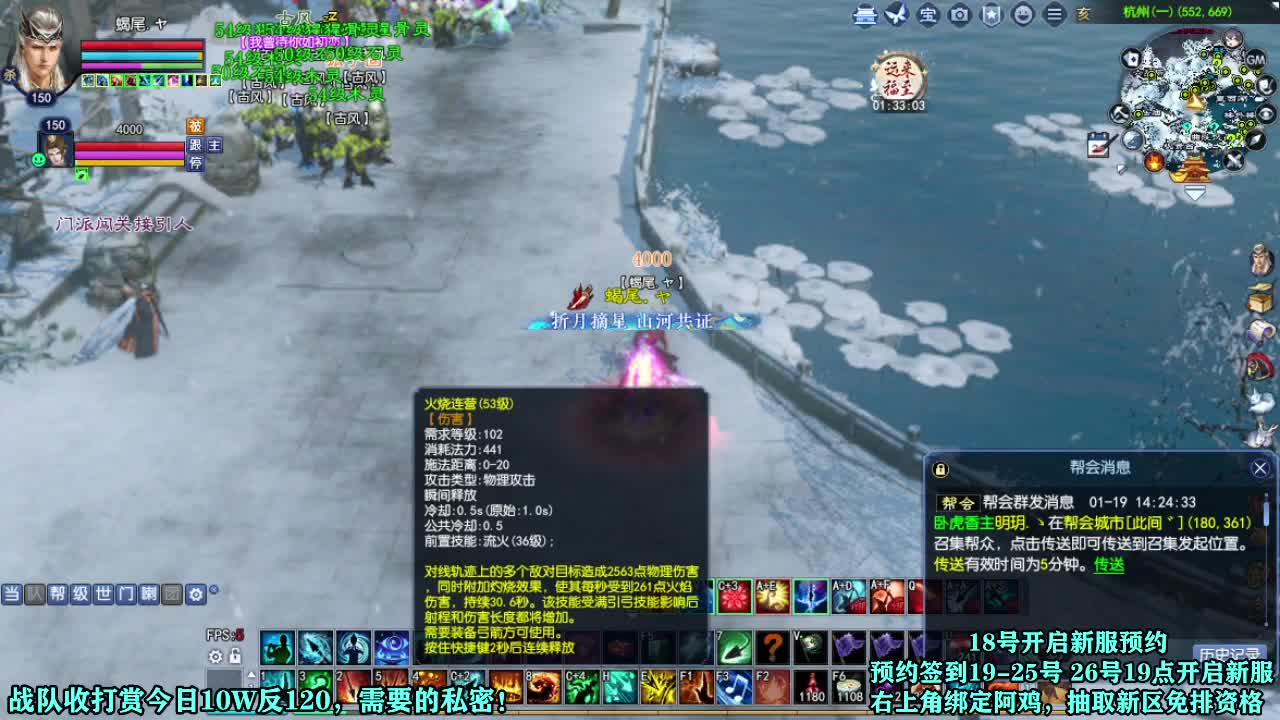Click the butterfly wing icon in the top bar
This screenshot has height=720, width=1280.
tap(893, 16)
